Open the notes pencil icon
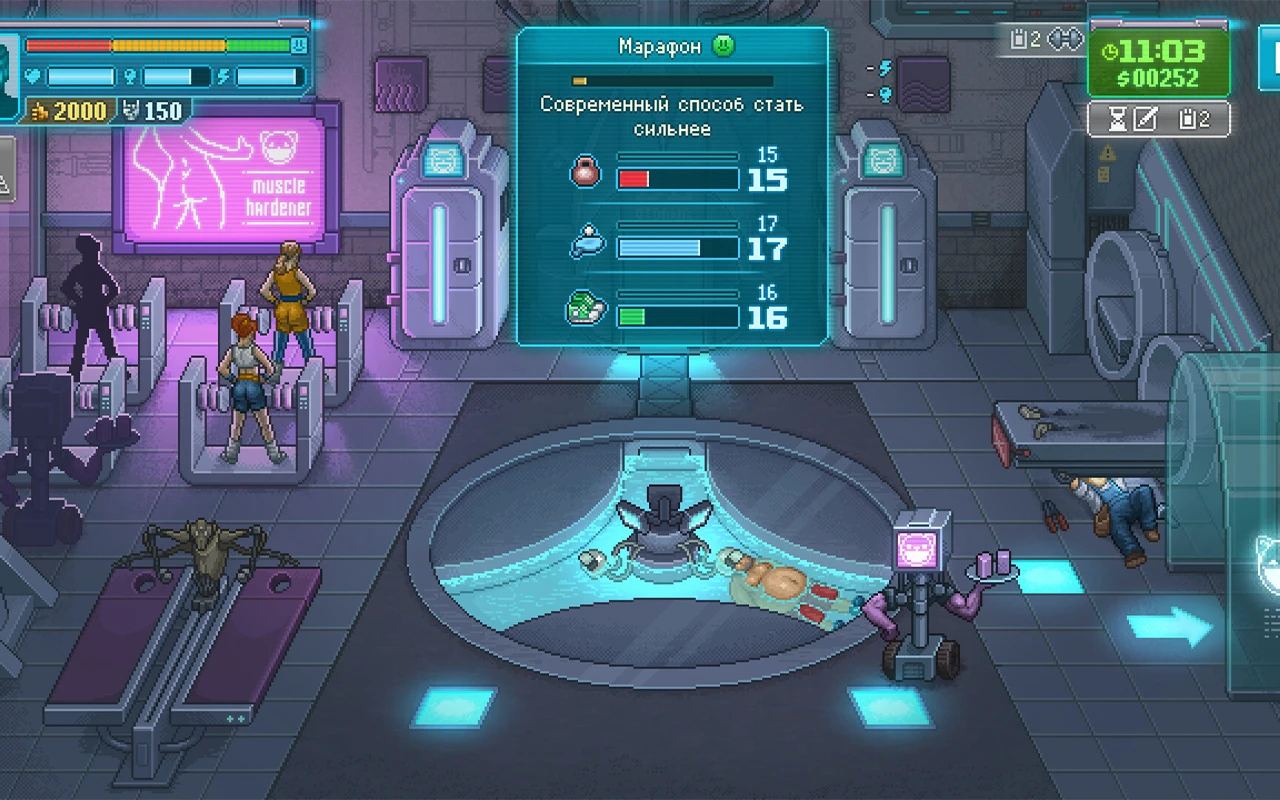 (x=1145, y=120)
